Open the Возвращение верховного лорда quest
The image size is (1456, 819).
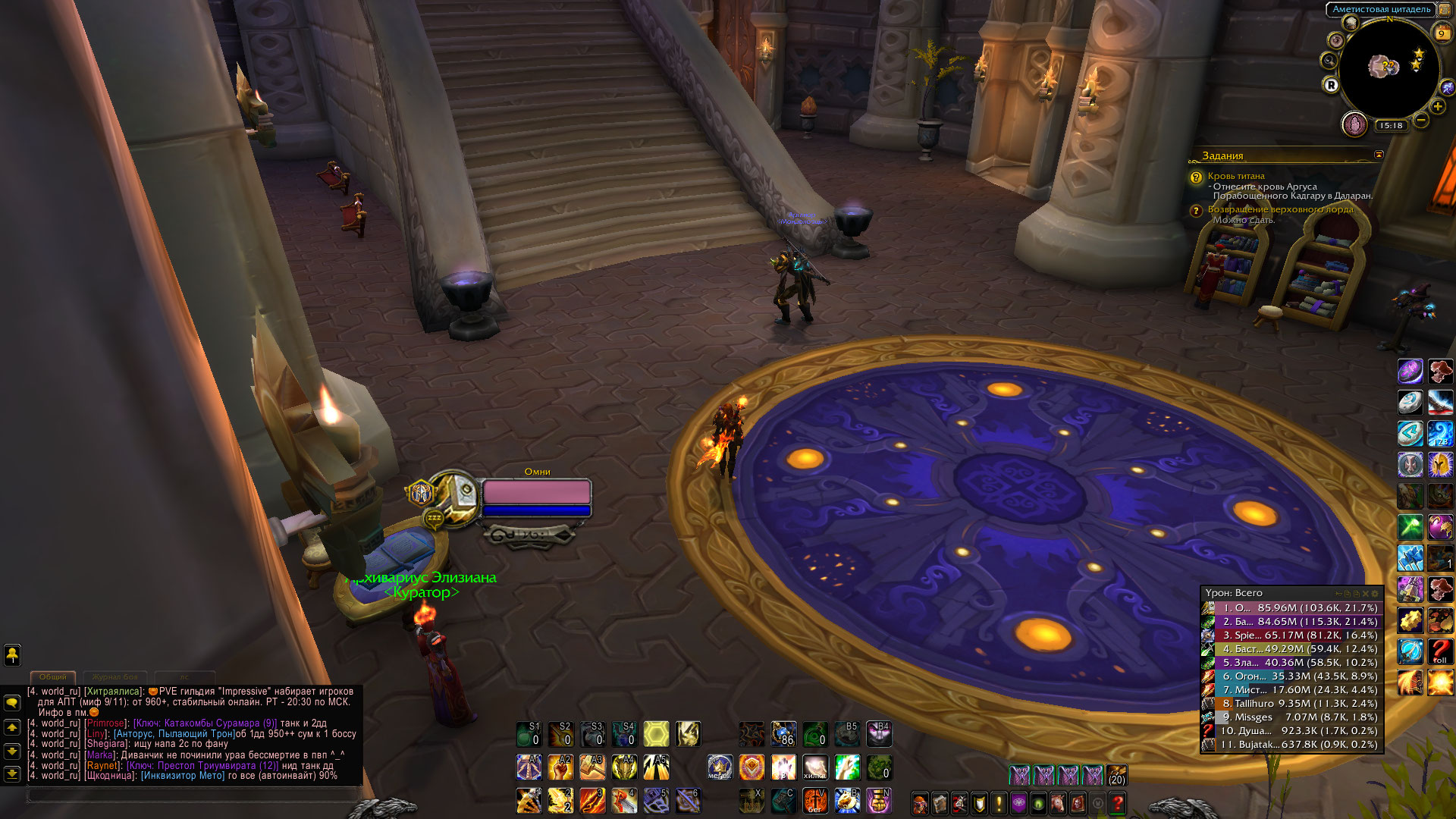(1280, 209)
